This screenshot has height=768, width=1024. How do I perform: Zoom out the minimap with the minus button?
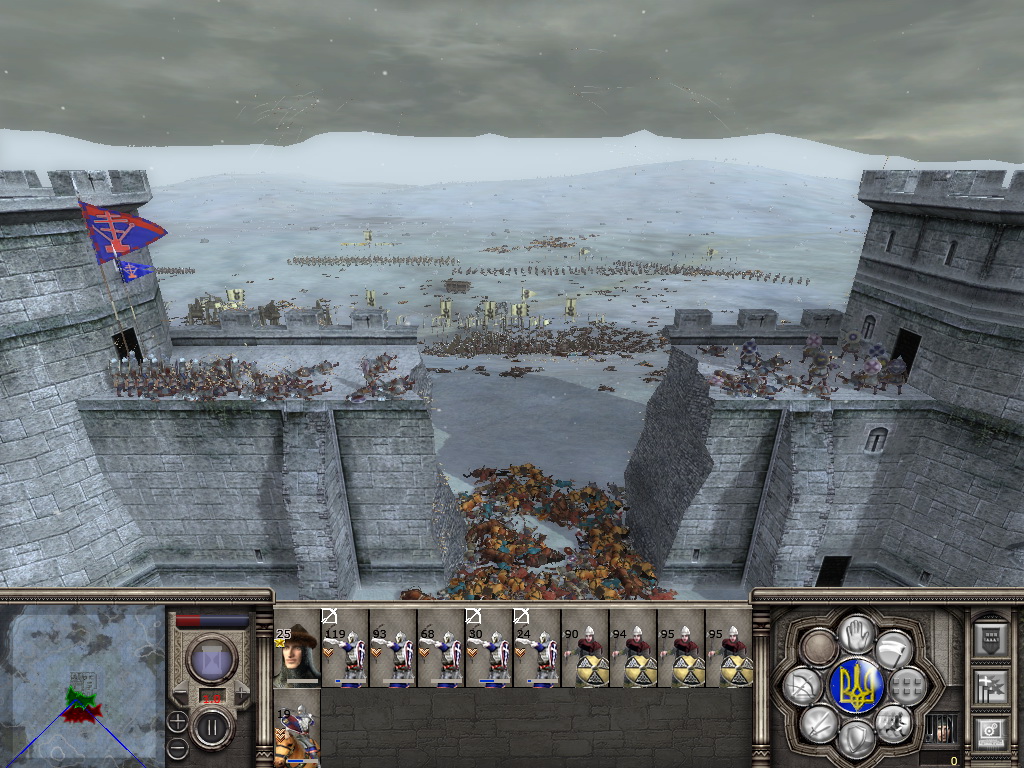click(x=177, y=745)
